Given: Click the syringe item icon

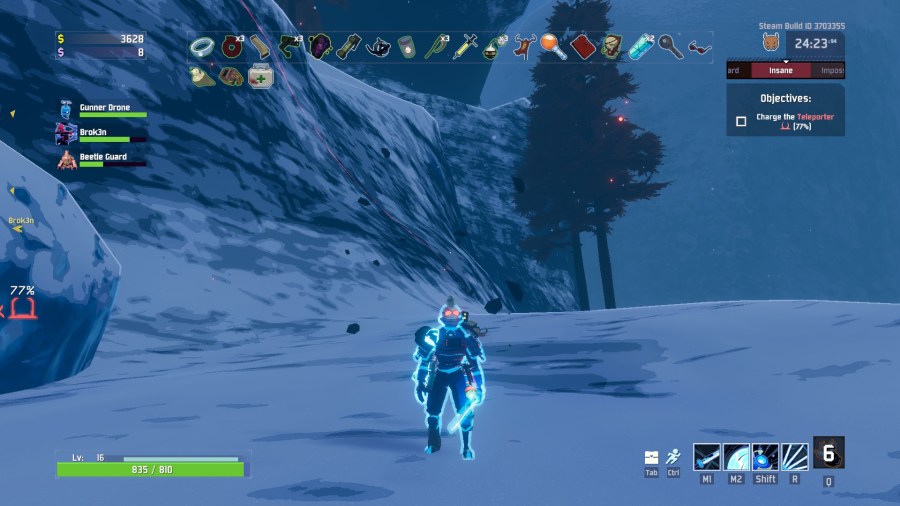Looking at the screenshot, I should [x=465, y=46].
